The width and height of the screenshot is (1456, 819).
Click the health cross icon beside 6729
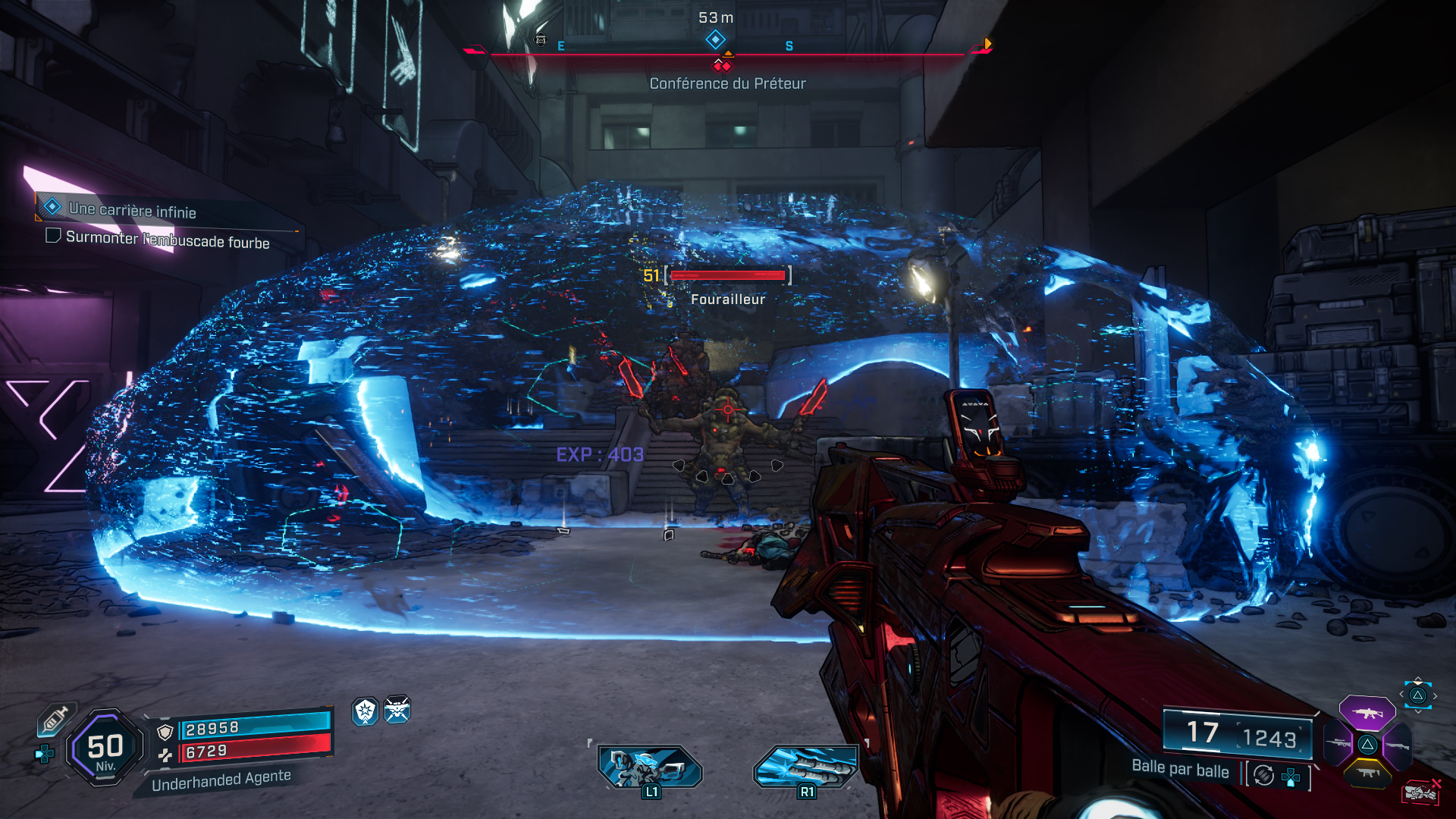point(165,756)
